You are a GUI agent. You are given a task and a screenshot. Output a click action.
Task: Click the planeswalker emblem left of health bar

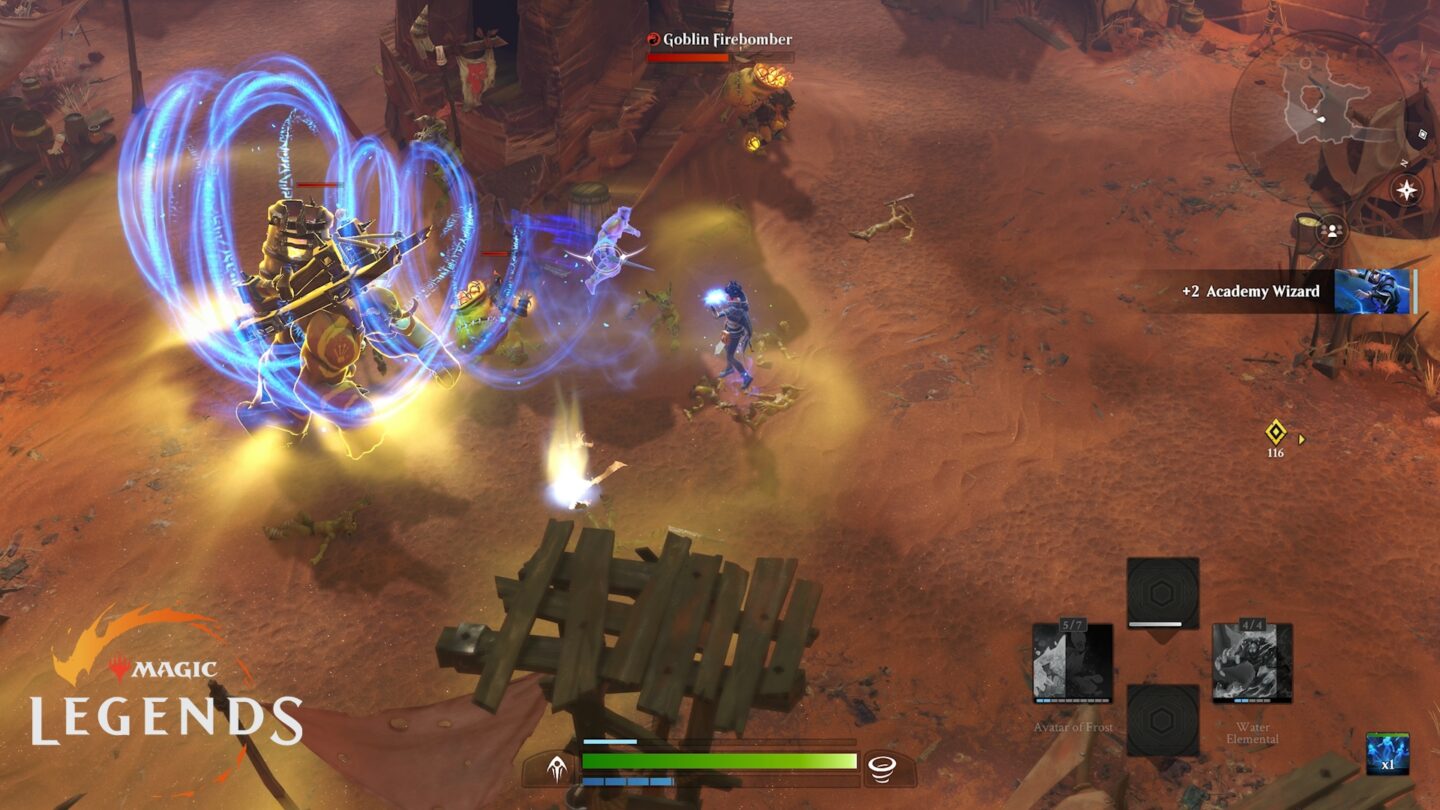click(x=555, y=766)
